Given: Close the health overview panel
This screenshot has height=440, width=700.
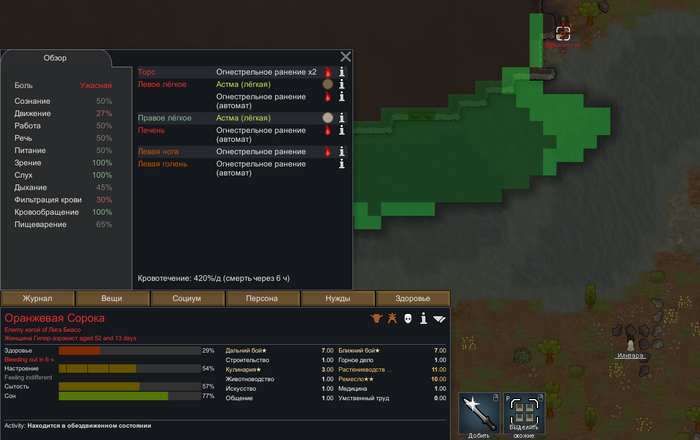Looking at the screenshot, I should [x=346, y=57].
